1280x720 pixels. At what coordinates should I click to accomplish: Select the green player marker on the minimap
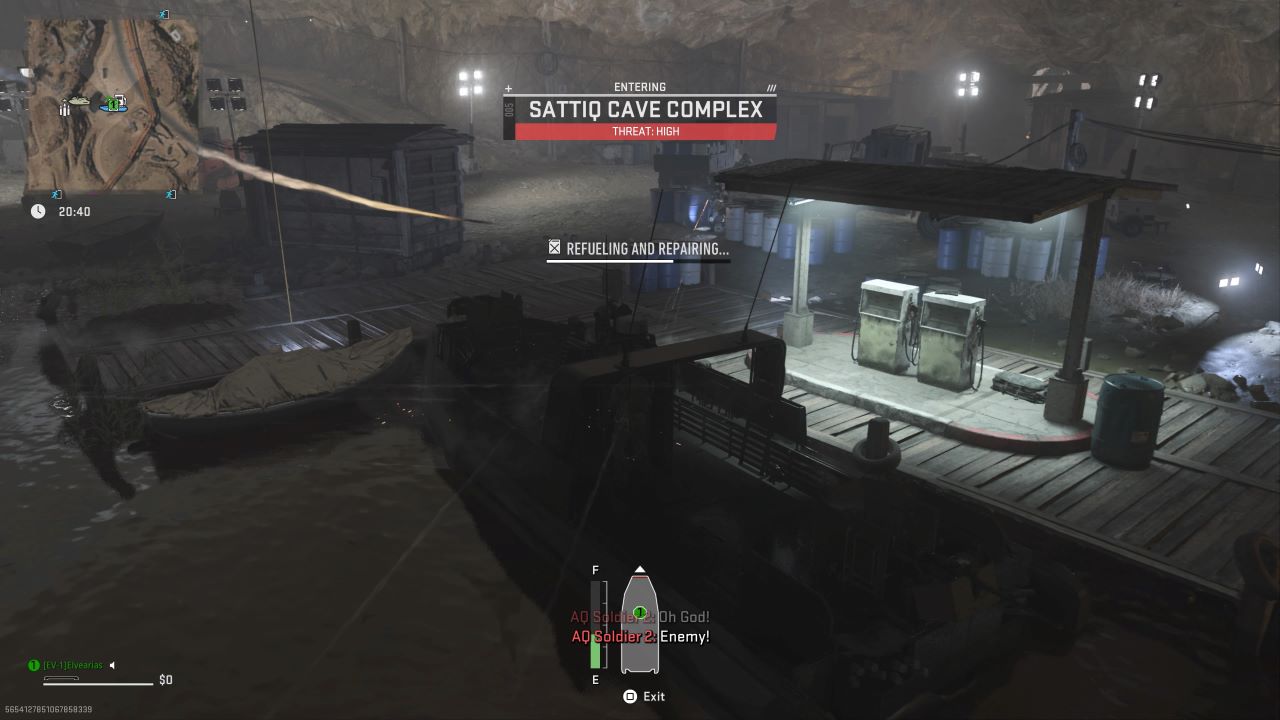click(112, 104)
